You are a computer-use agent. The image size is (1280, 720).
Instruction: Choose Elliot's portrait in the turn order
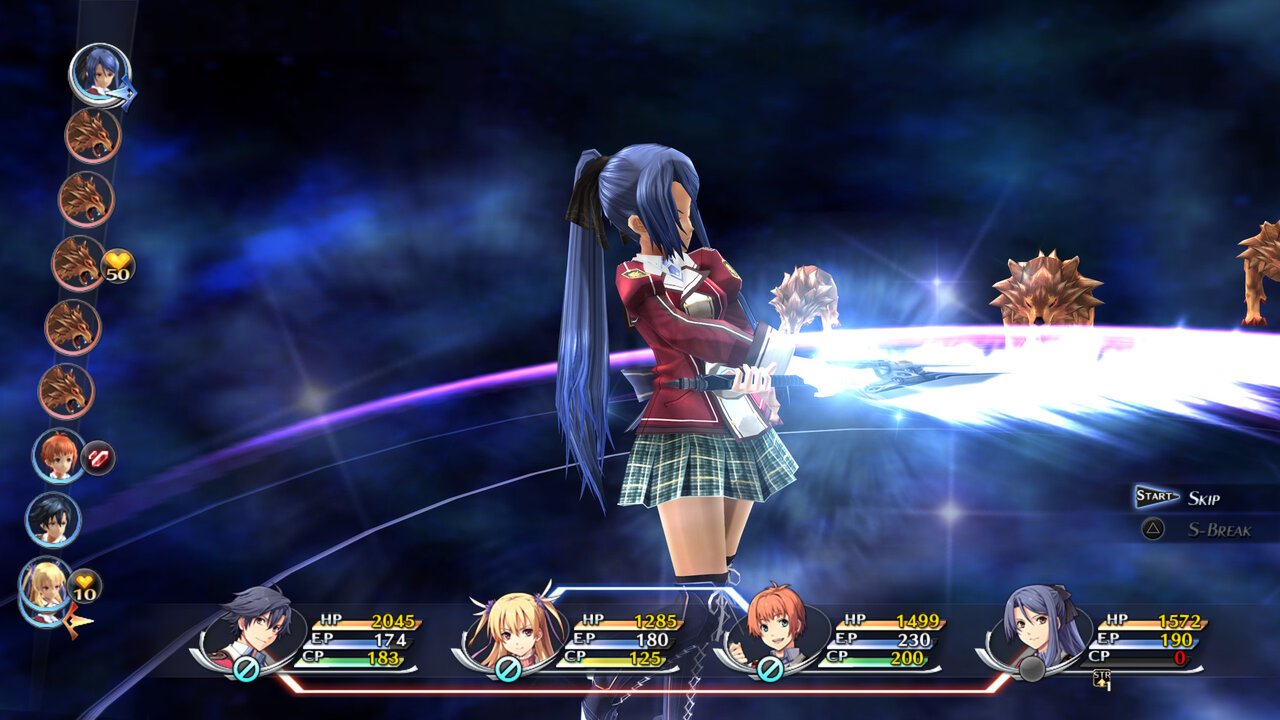[58, 455]
